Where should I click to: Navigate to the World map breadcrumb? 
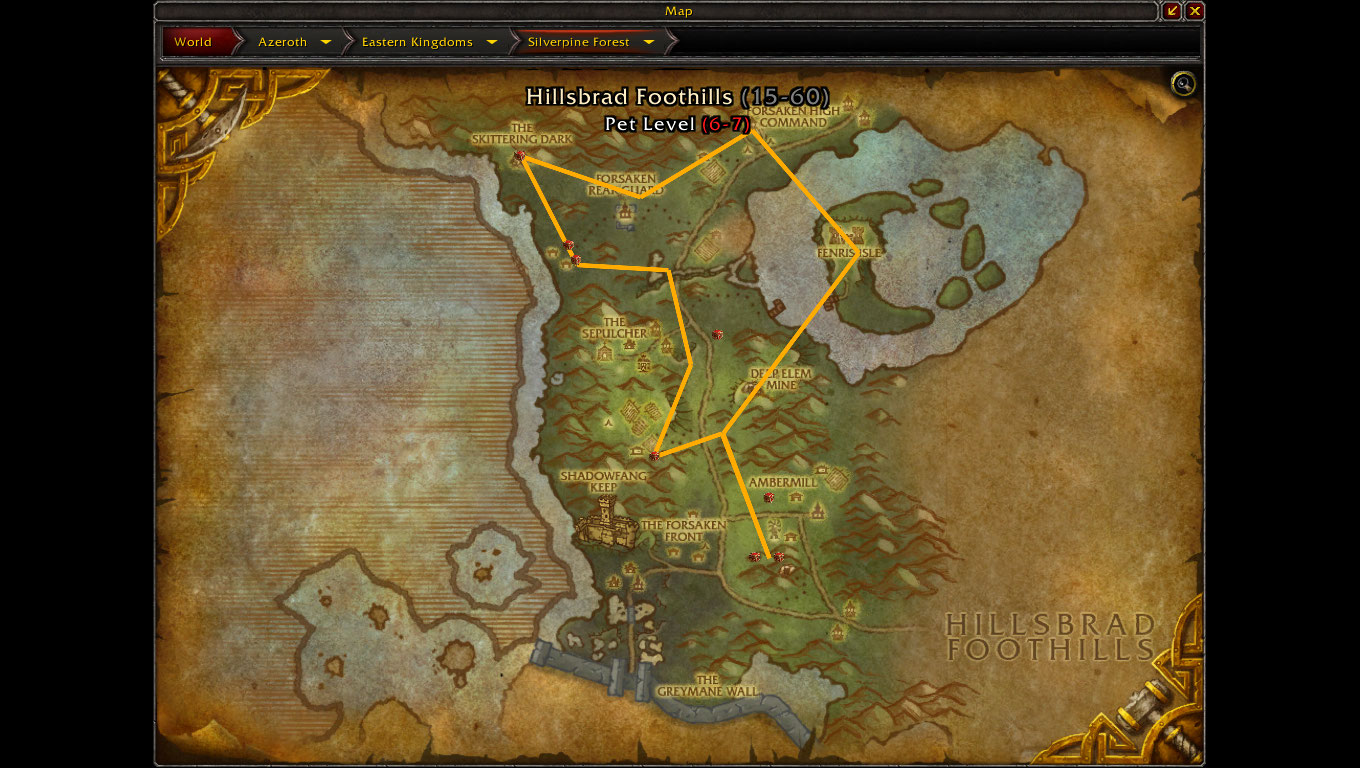point(194,42)
